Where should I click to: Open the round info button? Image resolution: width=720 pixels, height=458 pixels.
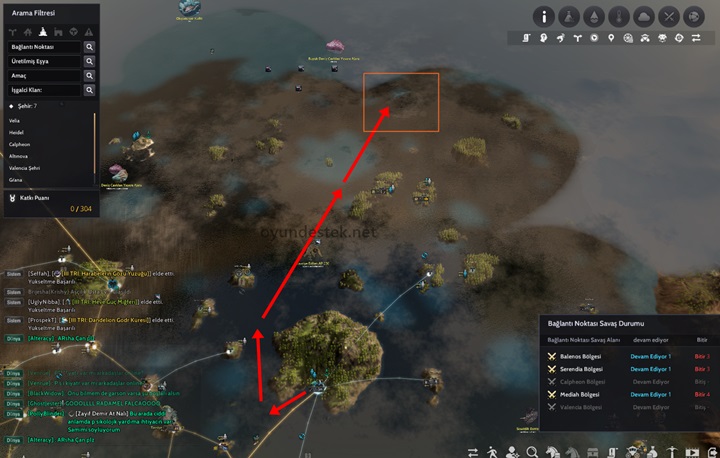coord(544,16)
